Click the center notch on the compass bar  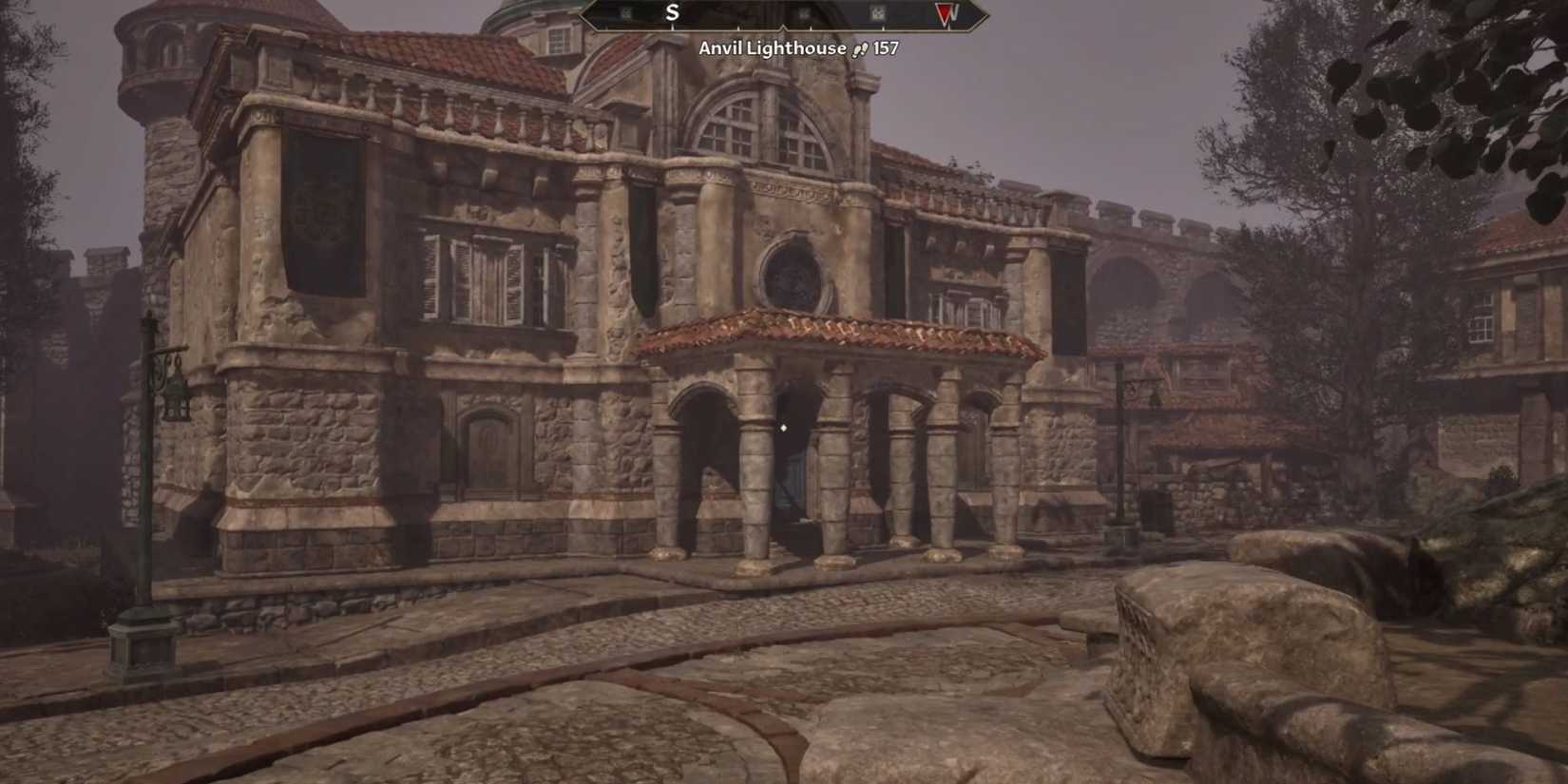784,26
